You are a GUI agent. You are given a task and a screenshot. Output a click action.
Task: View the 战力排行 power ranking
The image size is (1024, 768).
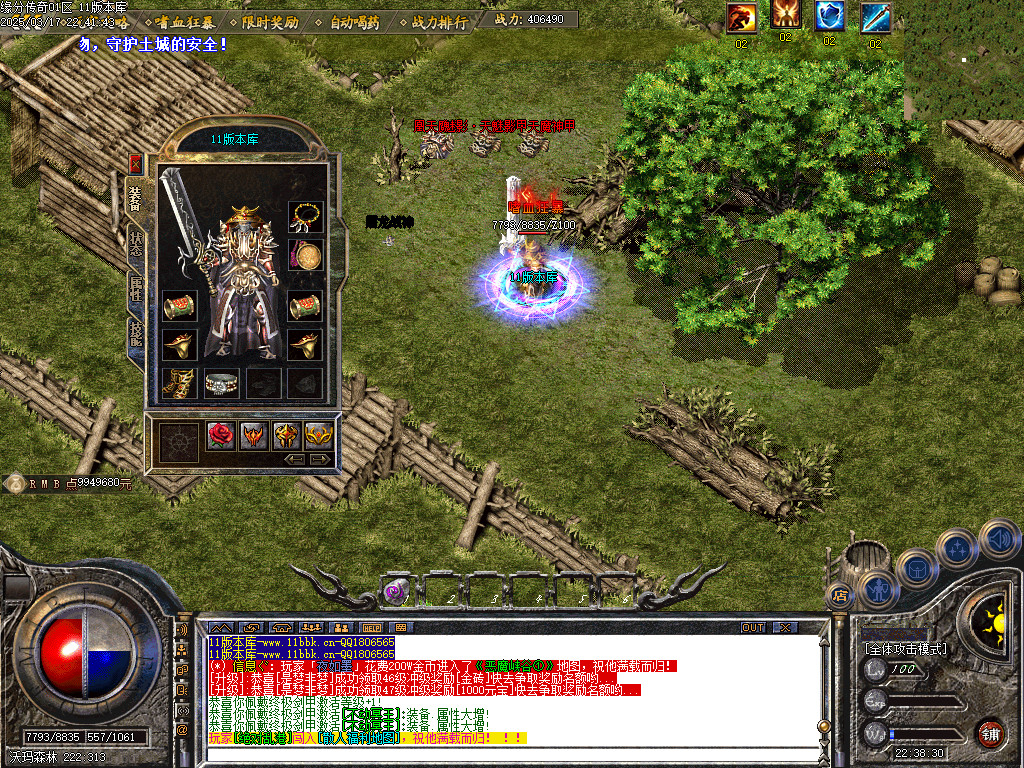438,20
